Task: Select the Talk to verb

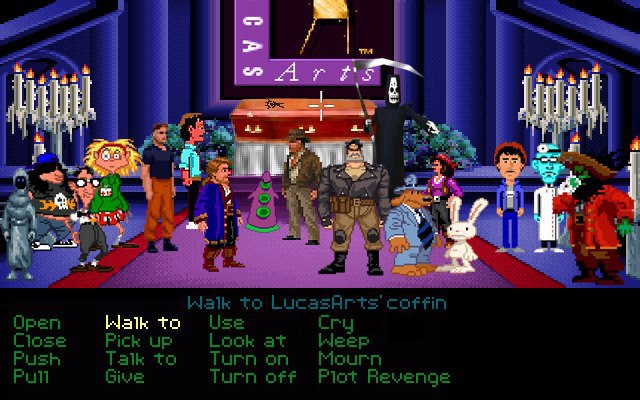Action: click(x=141, y=359)
